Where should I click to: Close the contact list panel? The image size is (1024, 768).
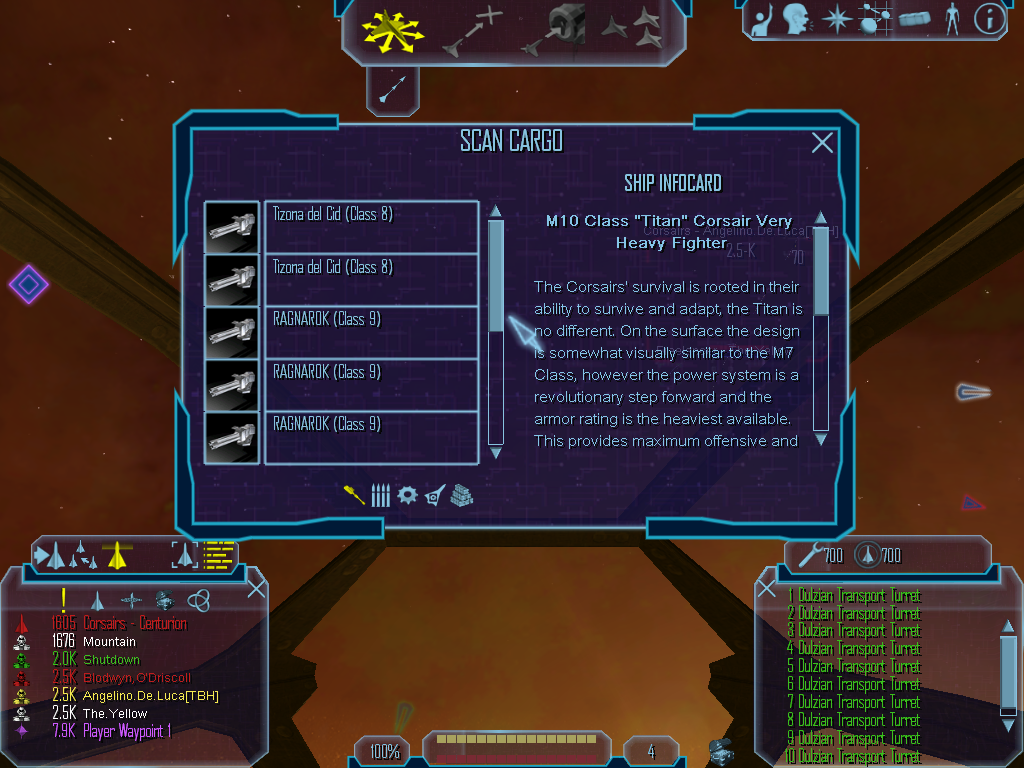click(x=256, y=588)
